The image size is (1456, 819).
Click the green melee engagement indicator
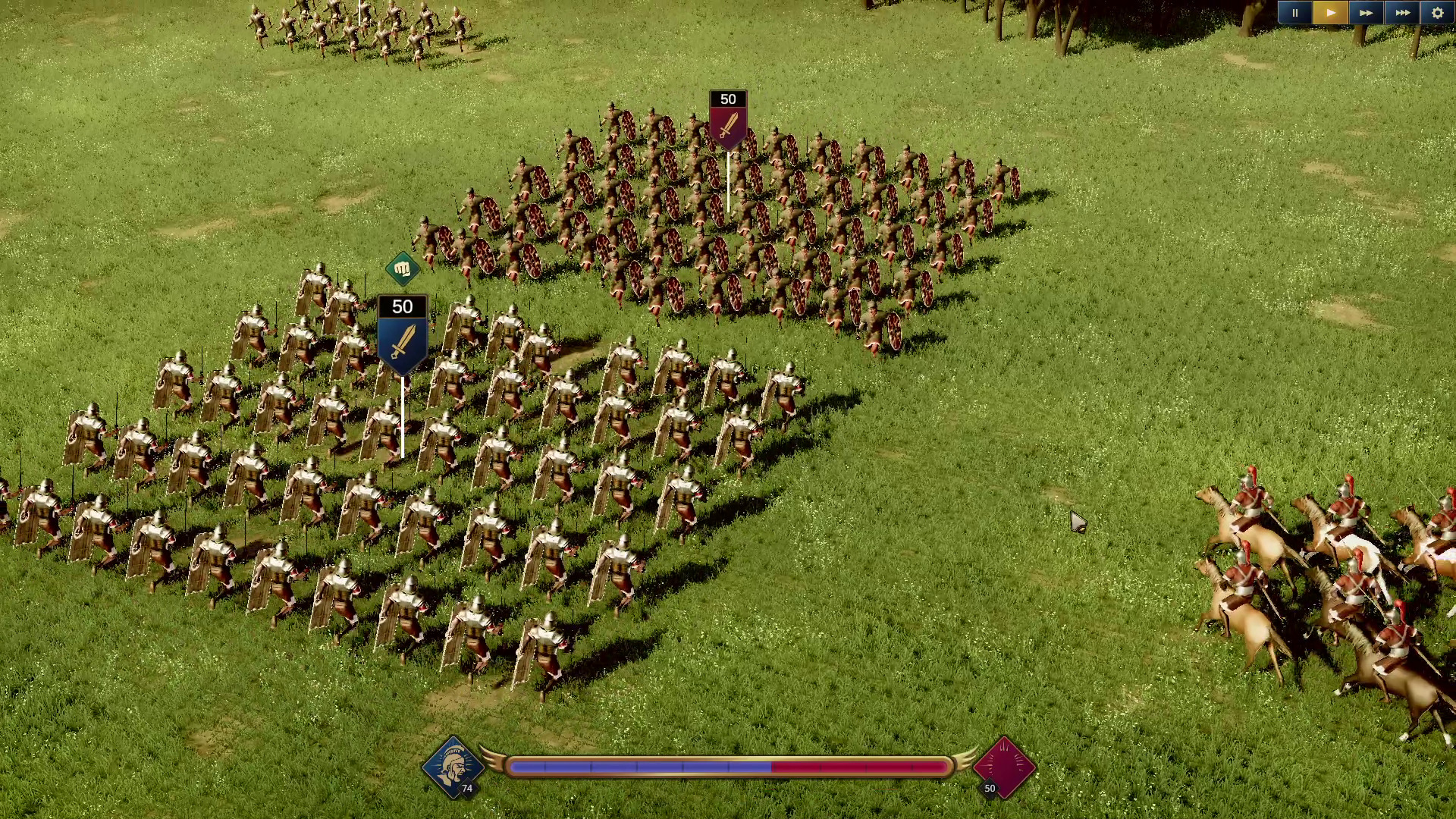403,267
